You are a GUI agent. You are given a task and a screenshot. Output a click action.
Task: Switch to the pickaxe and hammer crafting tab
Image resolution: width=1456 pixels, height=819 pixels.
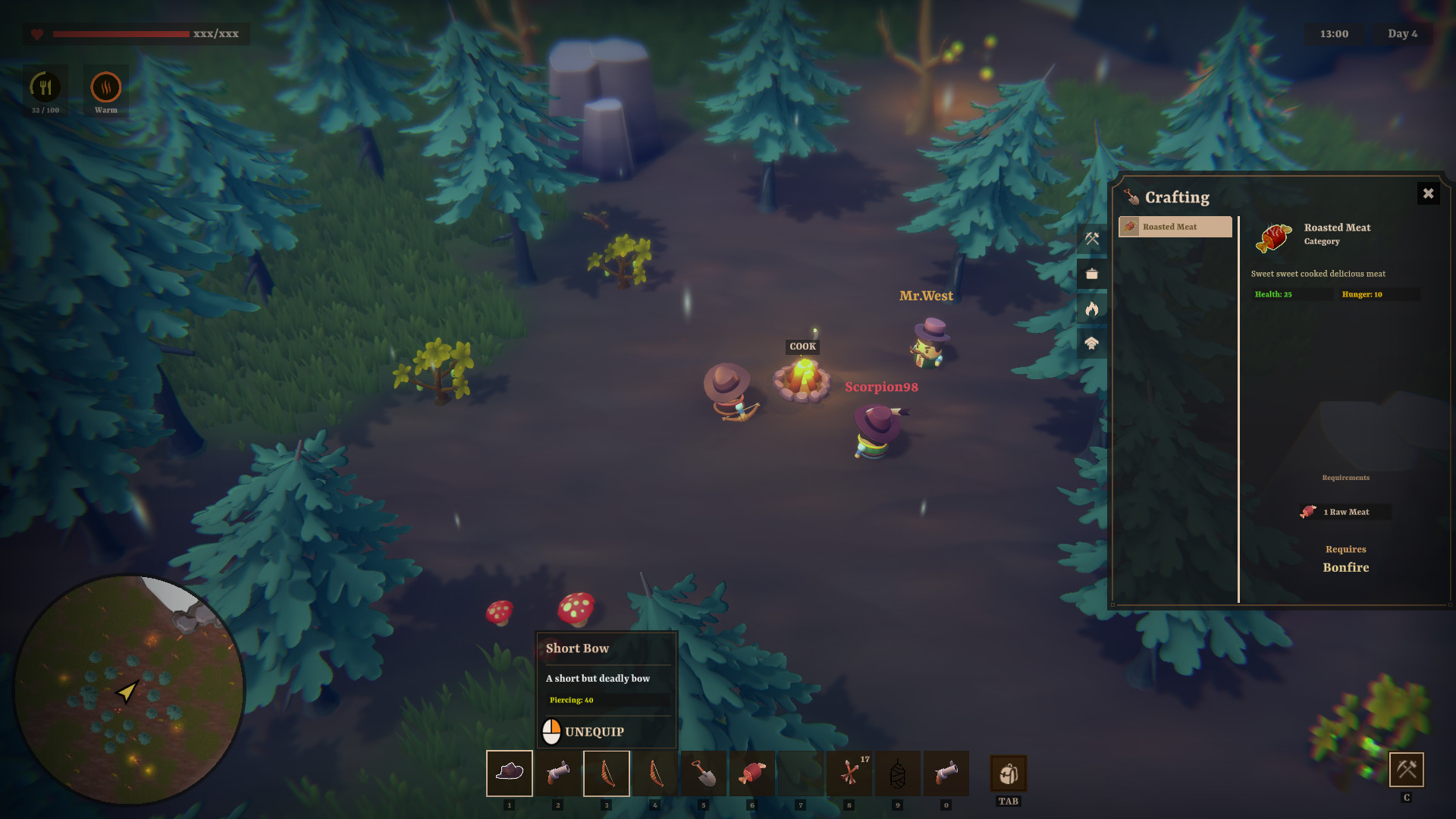(1091, 239)
